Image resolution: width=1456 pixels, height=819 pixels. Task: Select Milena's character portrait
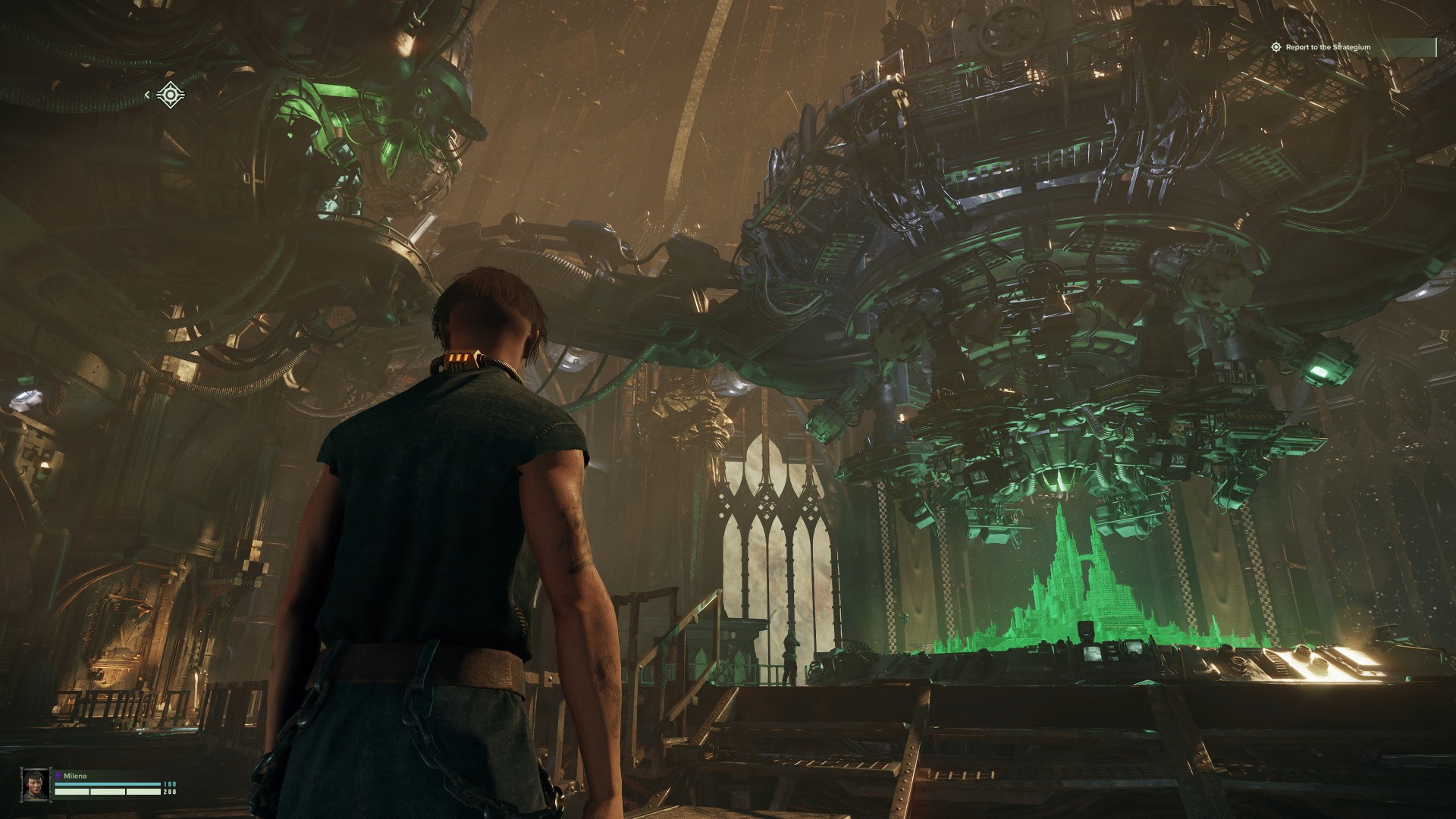(x=35, y=785)
